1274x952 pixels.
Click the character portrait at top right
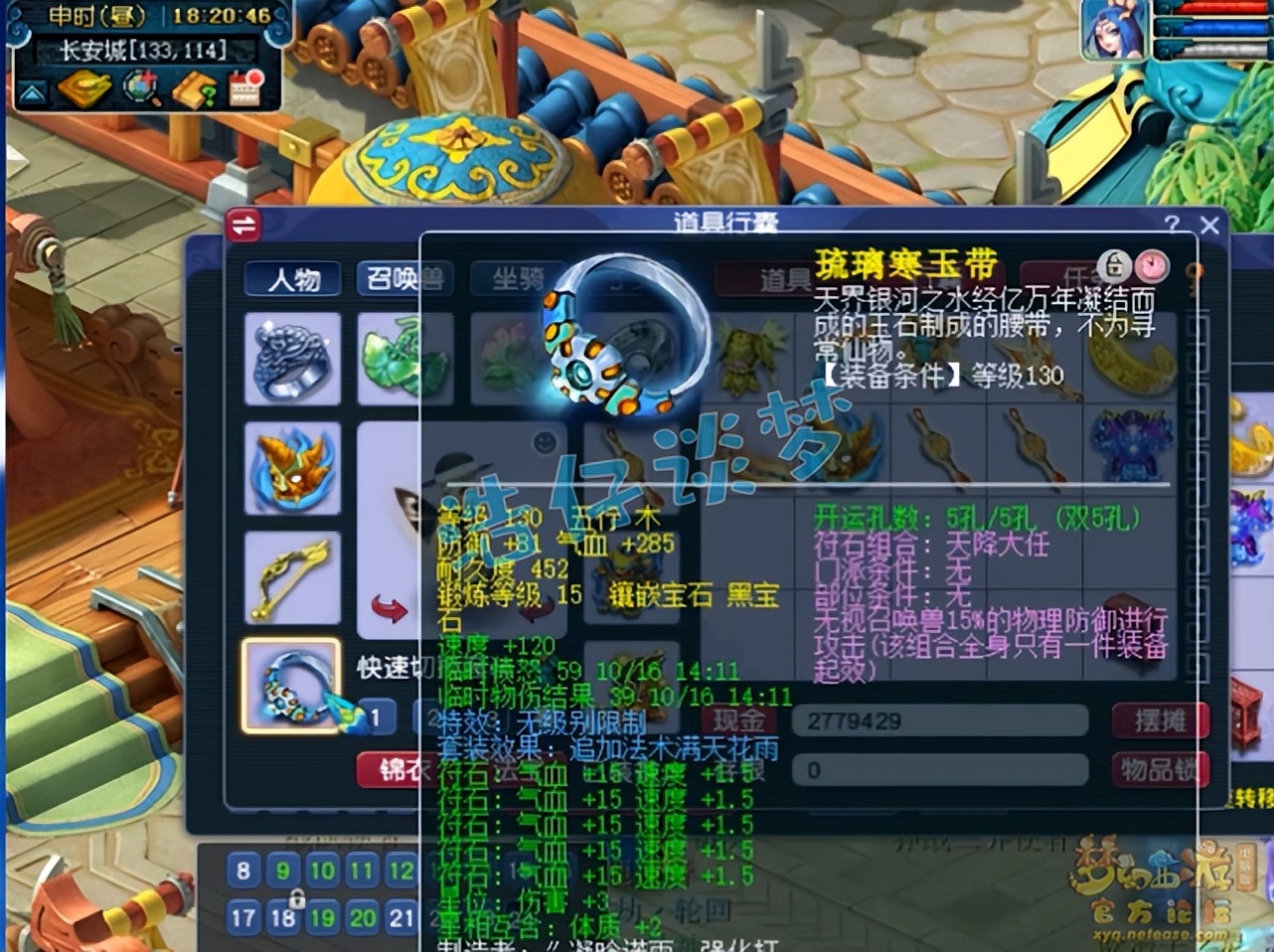pos(1115,30)
